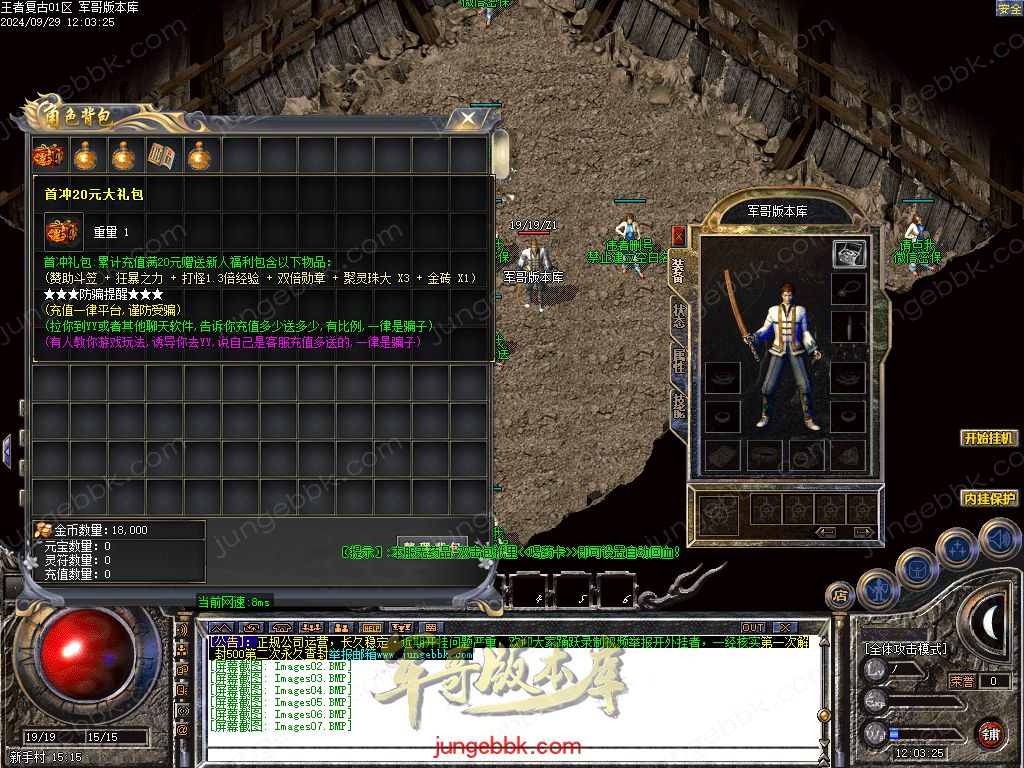1024x768 pixels.
Task: Open the 技能 skills tab
Action: coord(679,407)
